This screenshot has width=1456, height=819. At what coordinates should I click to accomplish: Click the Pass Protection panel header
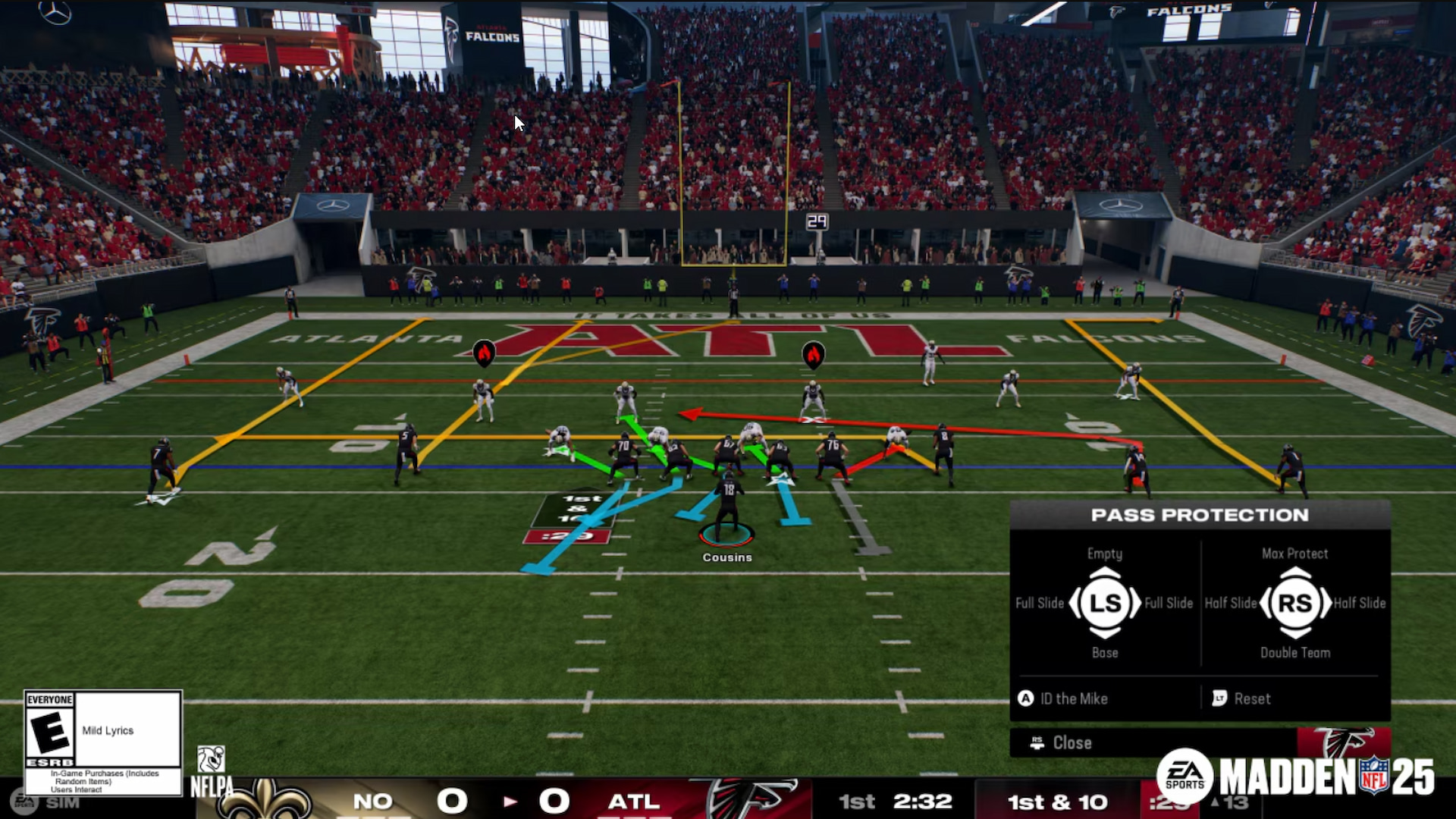tap(1200, 515)
